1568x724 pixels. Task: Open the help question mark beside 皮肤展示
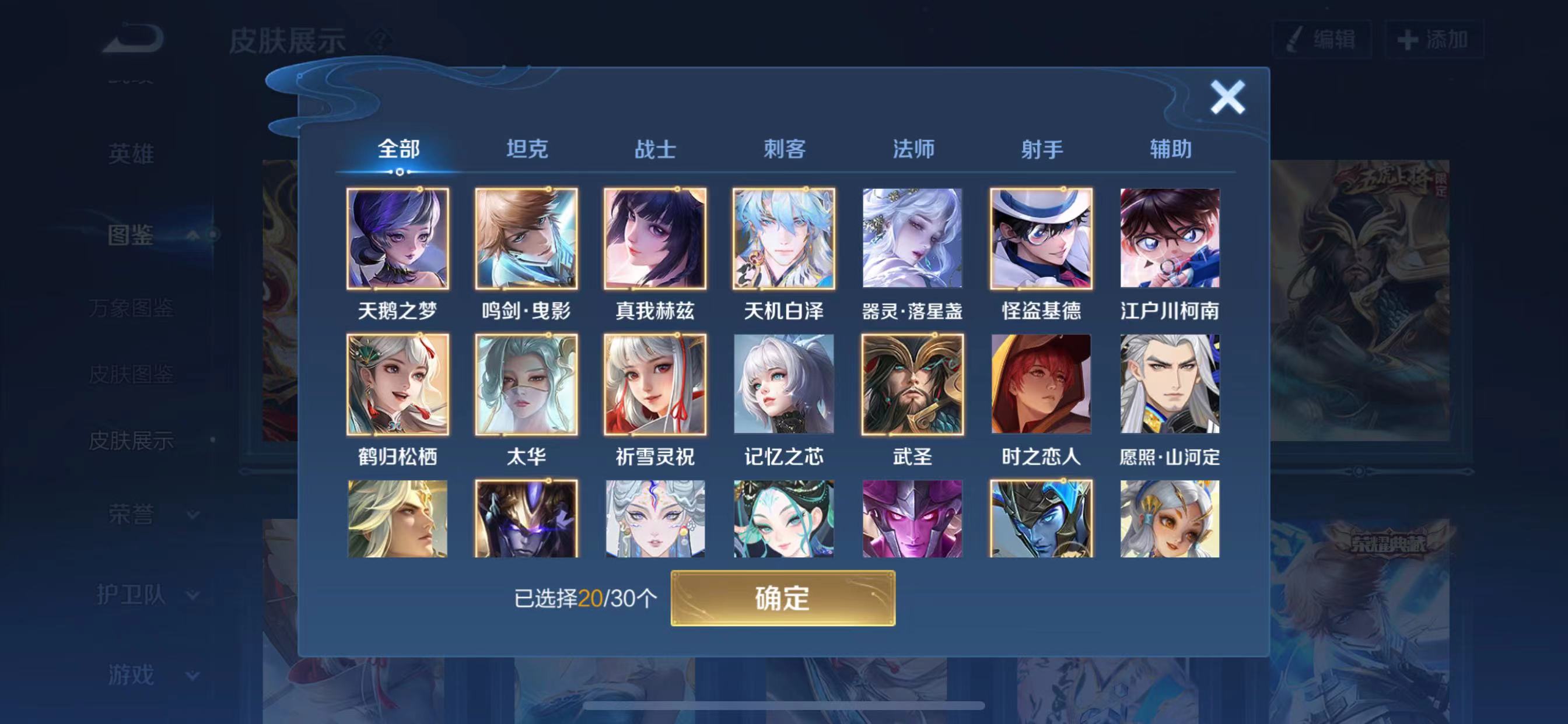click(x=378, y=41)
